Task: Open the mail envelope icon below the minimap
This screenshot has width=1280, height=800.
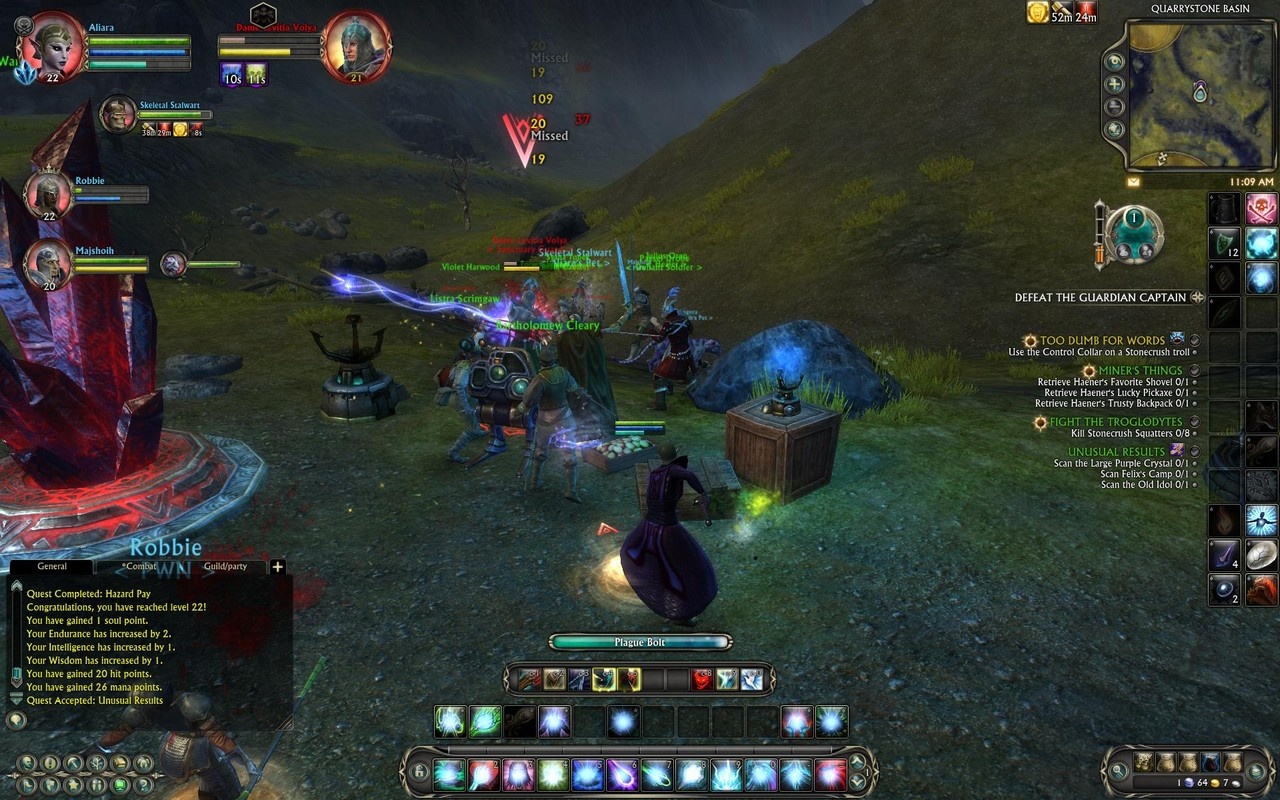Action: tap(1134, 183)
